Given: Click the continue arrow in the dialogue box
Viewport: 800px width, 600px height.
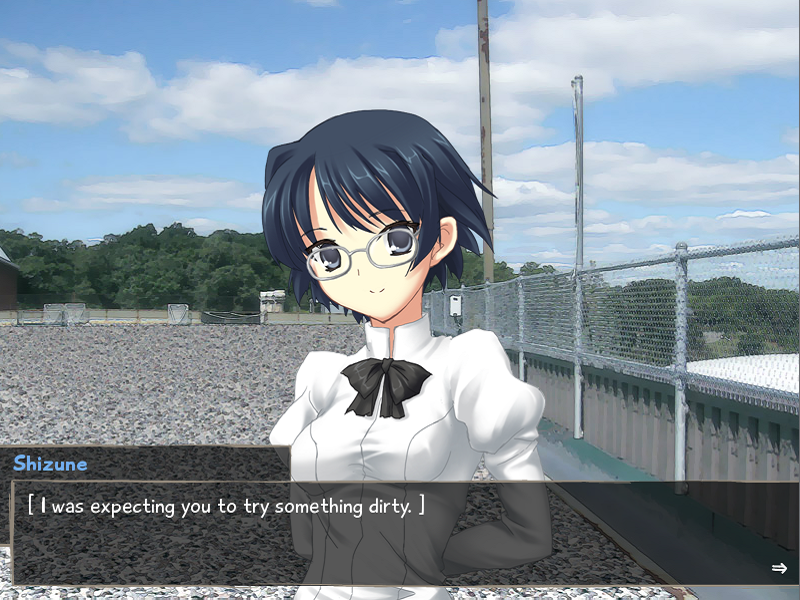Looking at the screenshot, I should pyautogui.click(x=779, y=568).
